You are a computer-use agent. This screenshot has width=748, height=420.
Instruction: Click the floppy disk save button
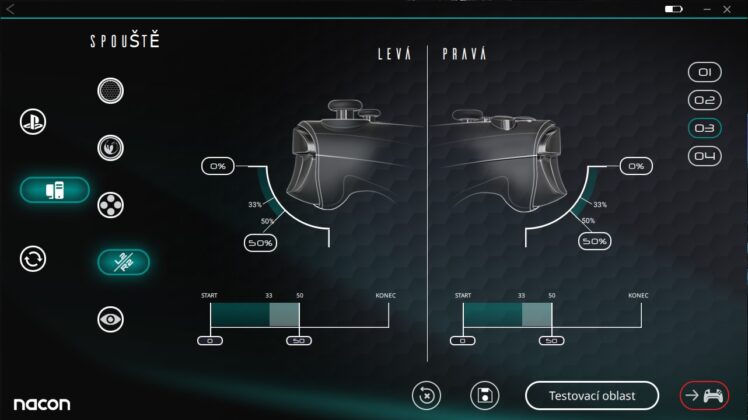pos(484,395)
